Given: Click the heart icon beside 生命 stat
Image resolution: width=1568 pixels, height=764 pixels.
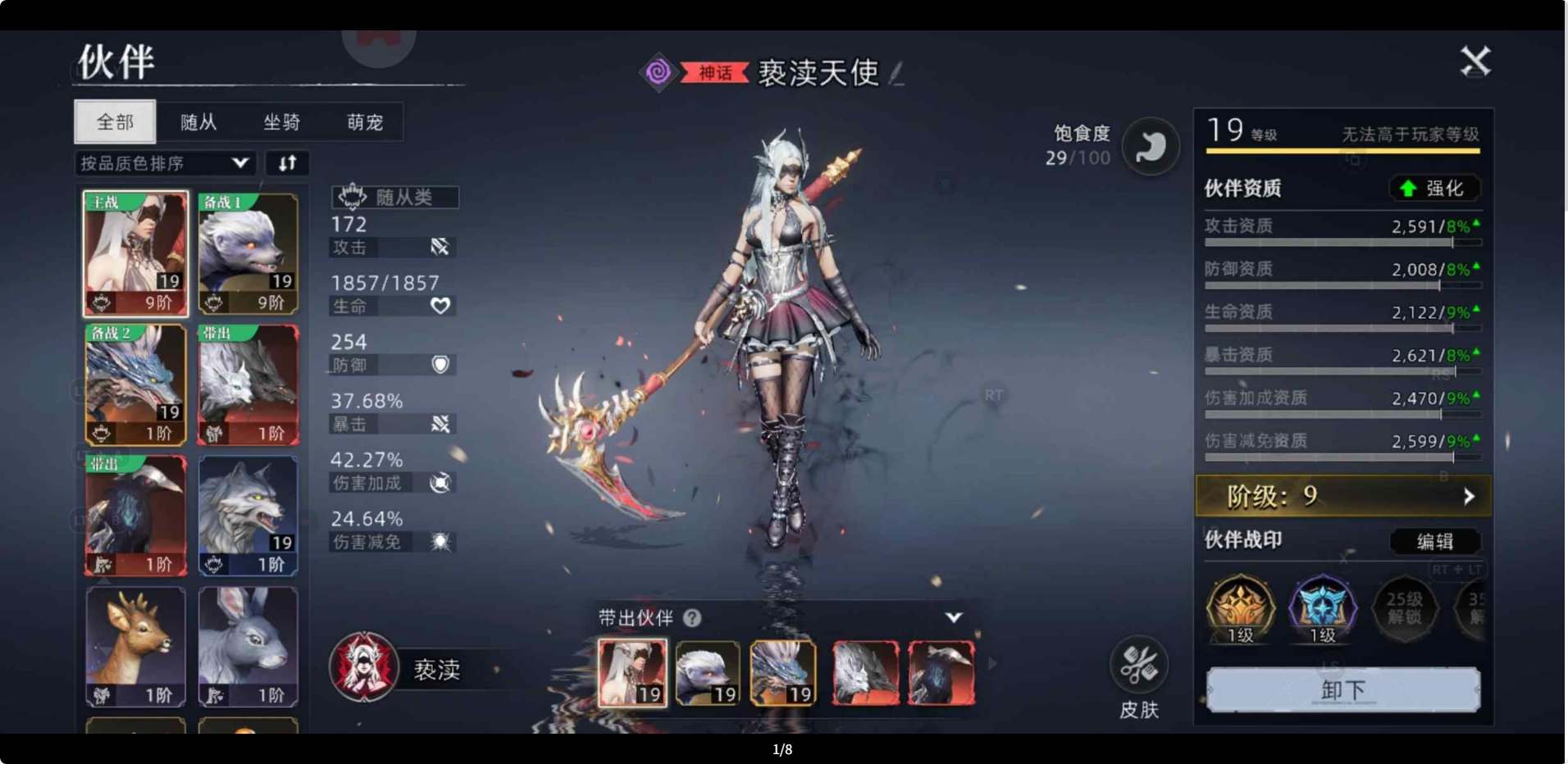Looking at the screenshot, I should click(x=440, y=306).
